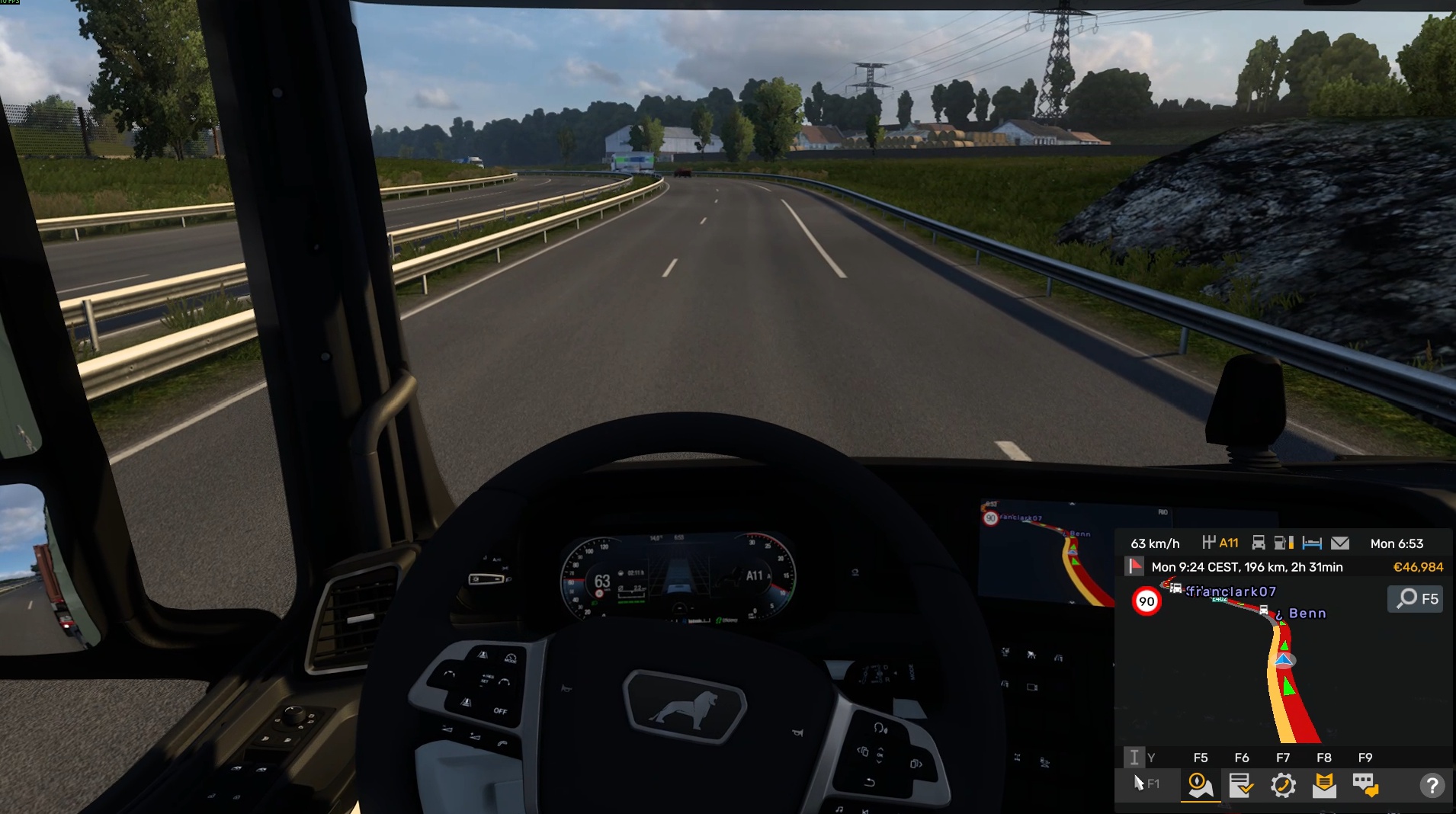This screenshot has width=1456, height=814.
Task: Activate the mouse cursor F1 control
Action: pyautogui.click(x=1145, y=784)
